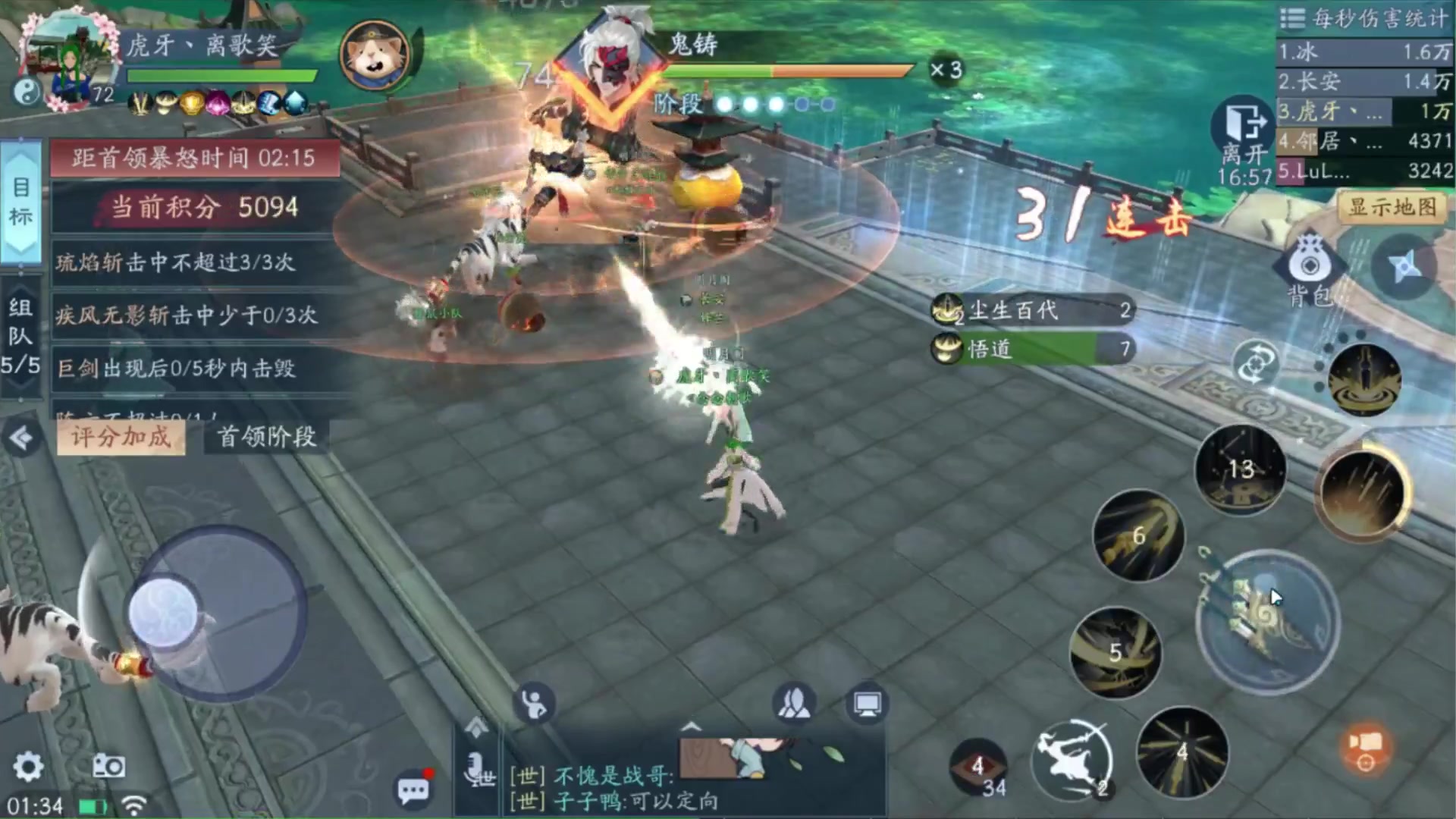
Task: Tap the circular swap arrows button
Action: (x=1255, y=363)
